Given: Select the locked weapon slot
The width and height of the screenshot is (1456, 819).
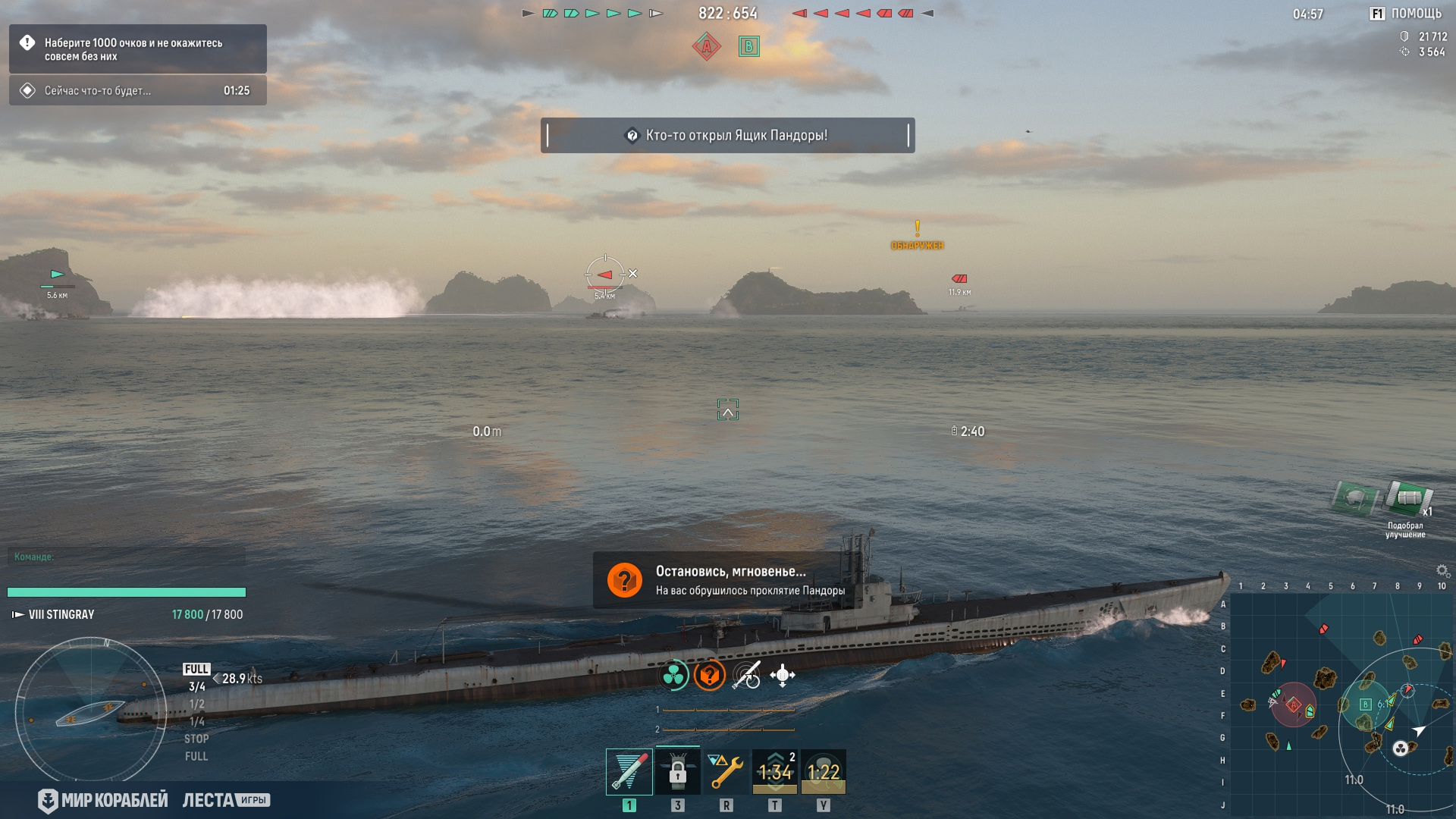Looking at the screenshot, I should pyautogui.click(x=677, y=772).
